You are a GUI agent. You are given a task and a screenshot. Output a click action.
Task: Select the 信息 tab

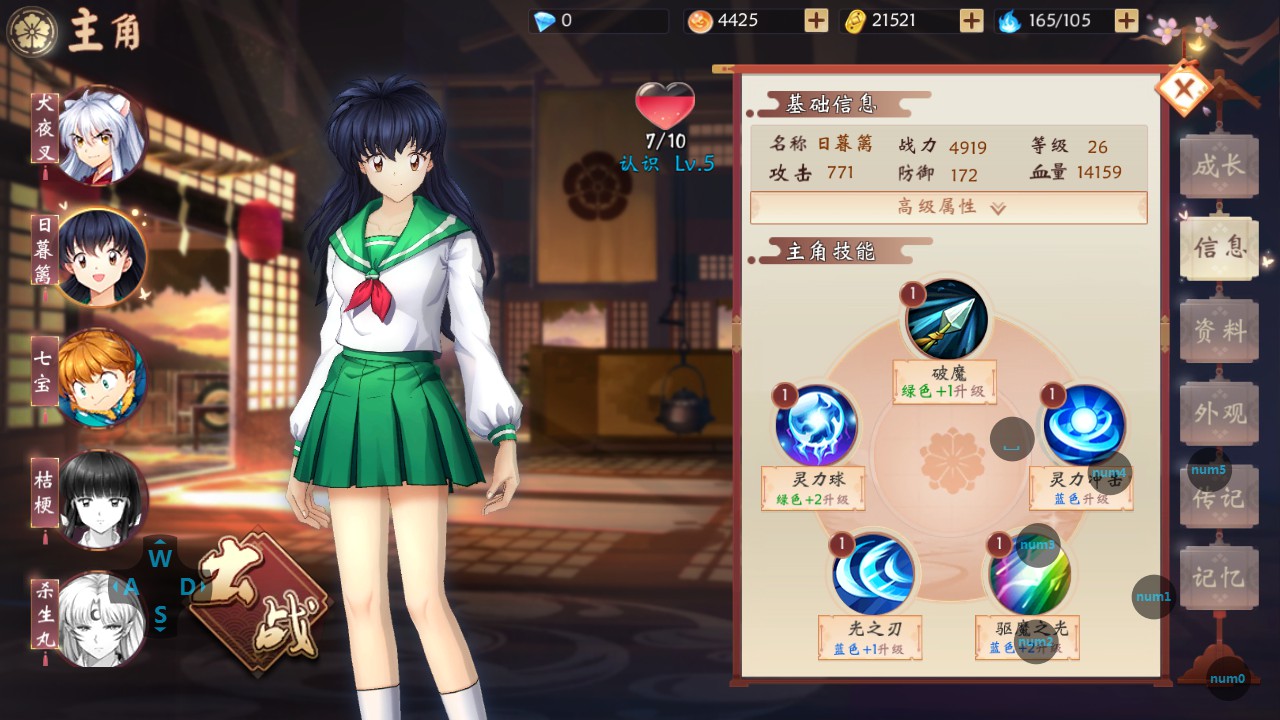pyautogui.click(x=1218, y=248)
